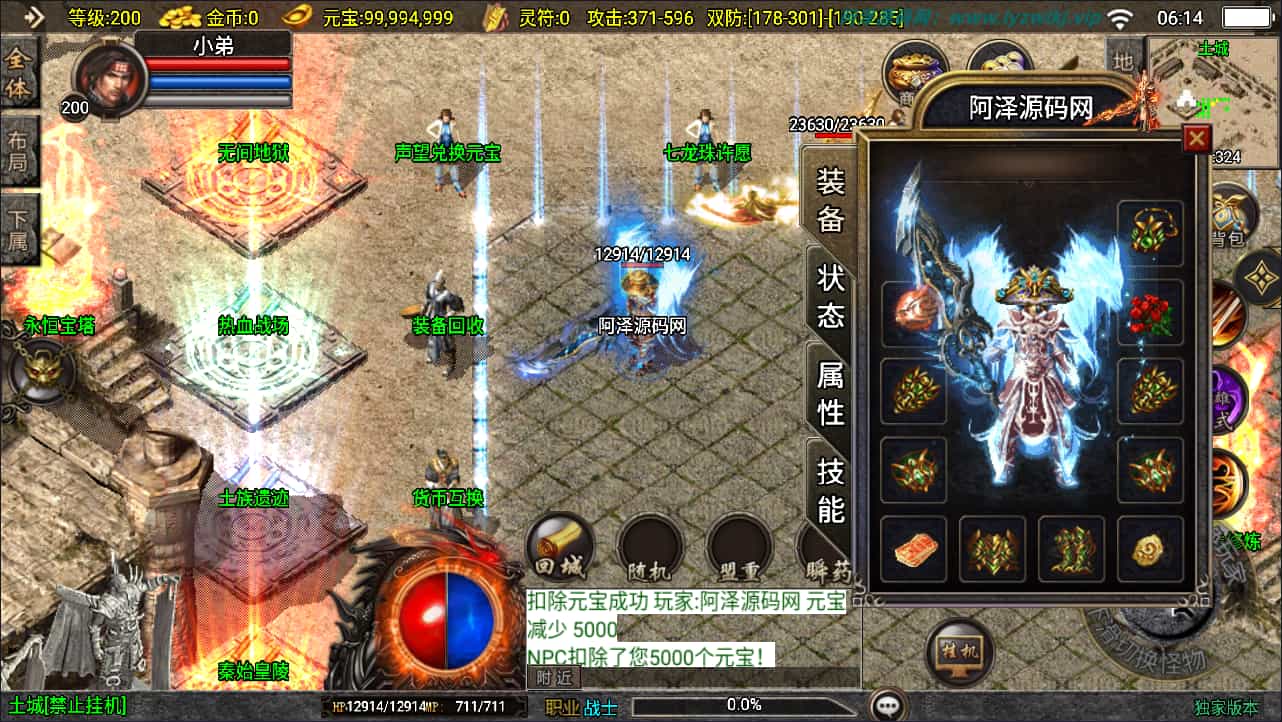Open the 下属 subordinates side tab
The width and height of the screenshot is (1282, 722).
coord(18,228)
